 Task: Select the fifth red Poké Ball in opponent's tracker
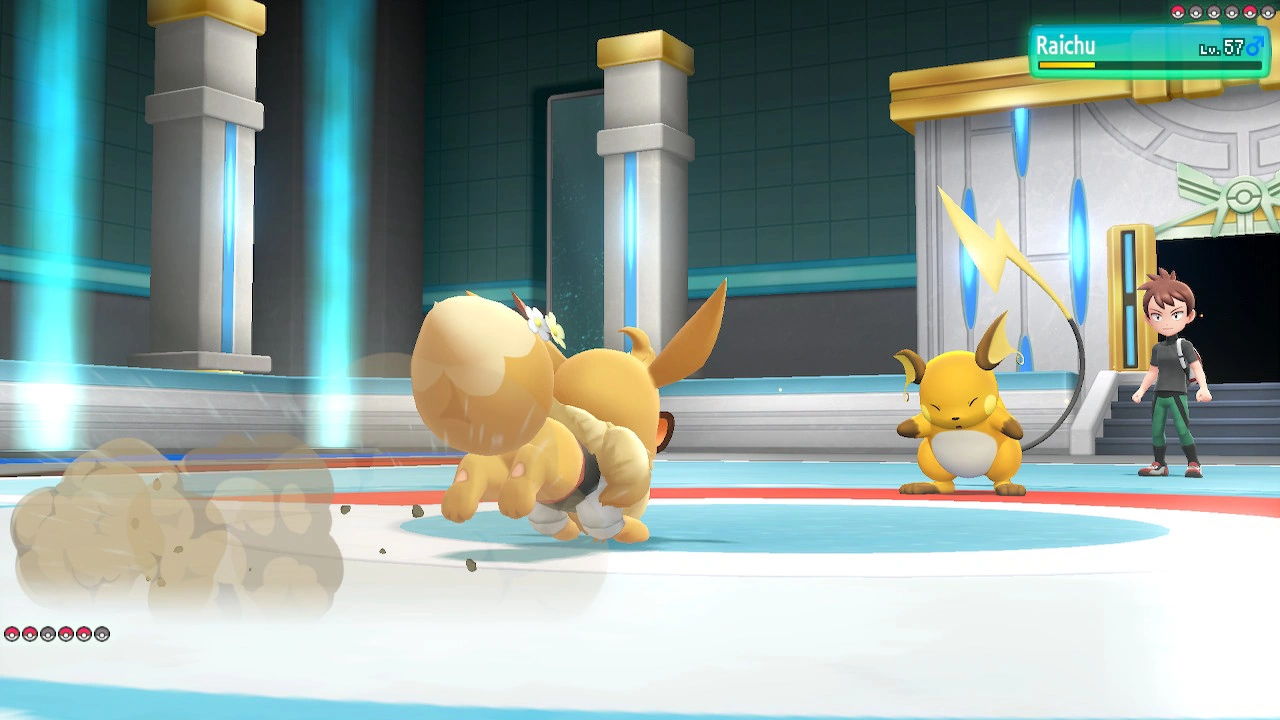1249,10
